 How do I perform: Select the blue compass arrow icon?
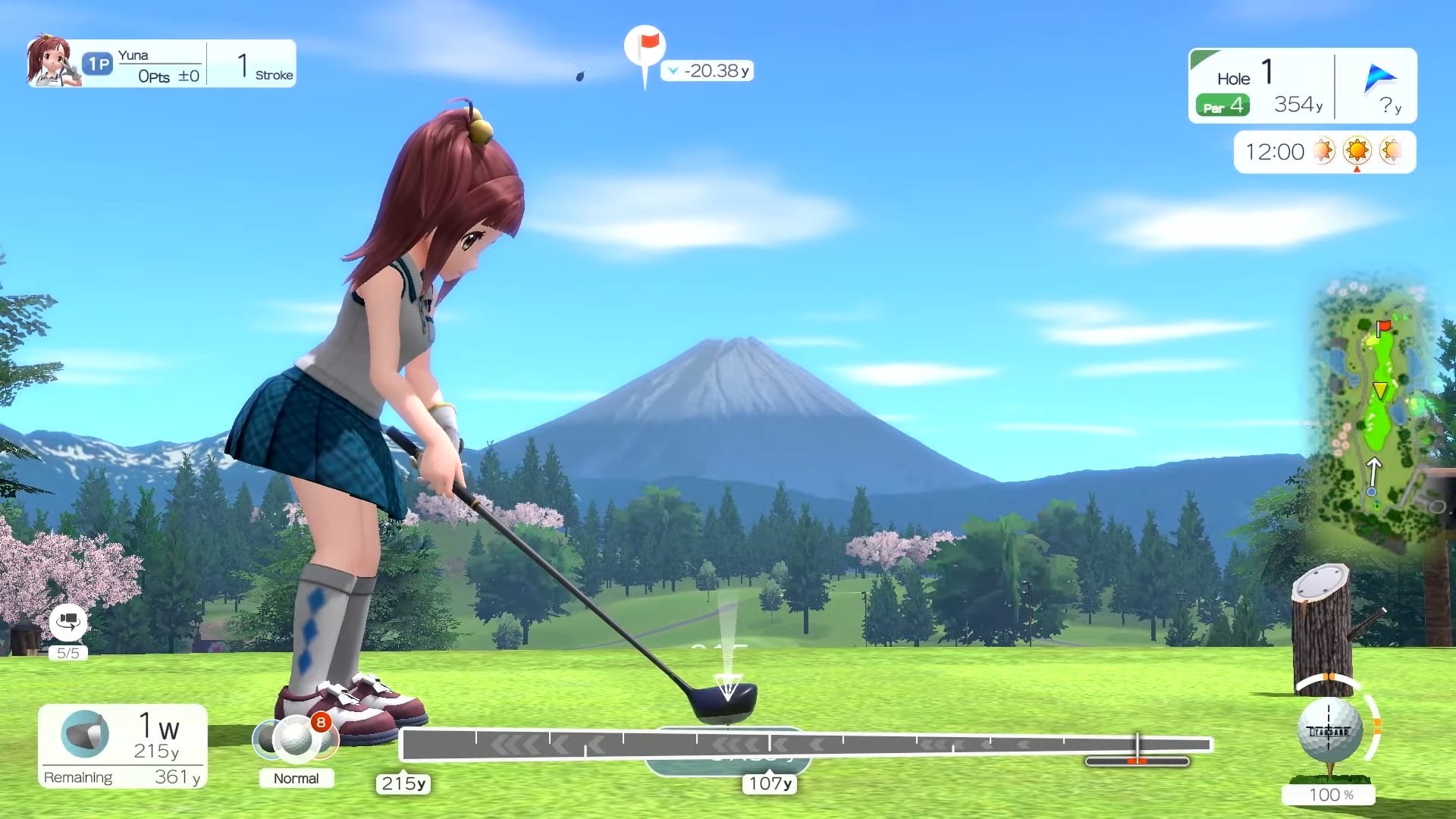point(1382,76)
